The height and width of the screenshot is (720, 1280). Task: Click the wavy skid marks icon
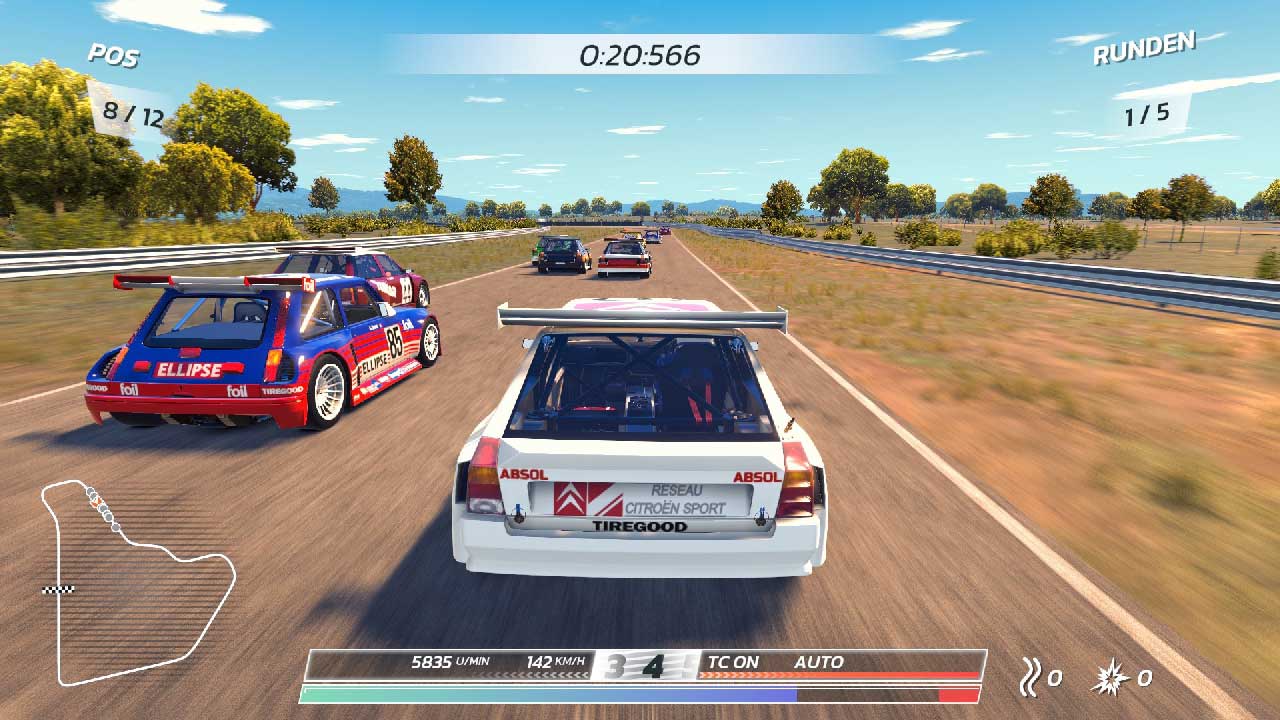(x=1029, y=678)
